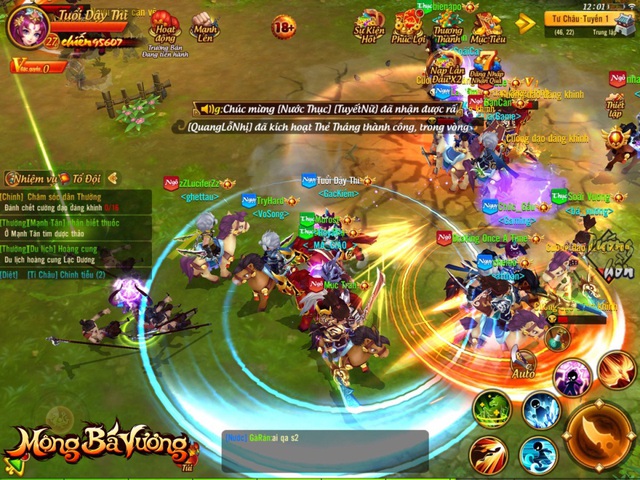The width and height of the screenshot is (640, 480).
Task: Toggle Auto combat mode
Action: (524, 365)
